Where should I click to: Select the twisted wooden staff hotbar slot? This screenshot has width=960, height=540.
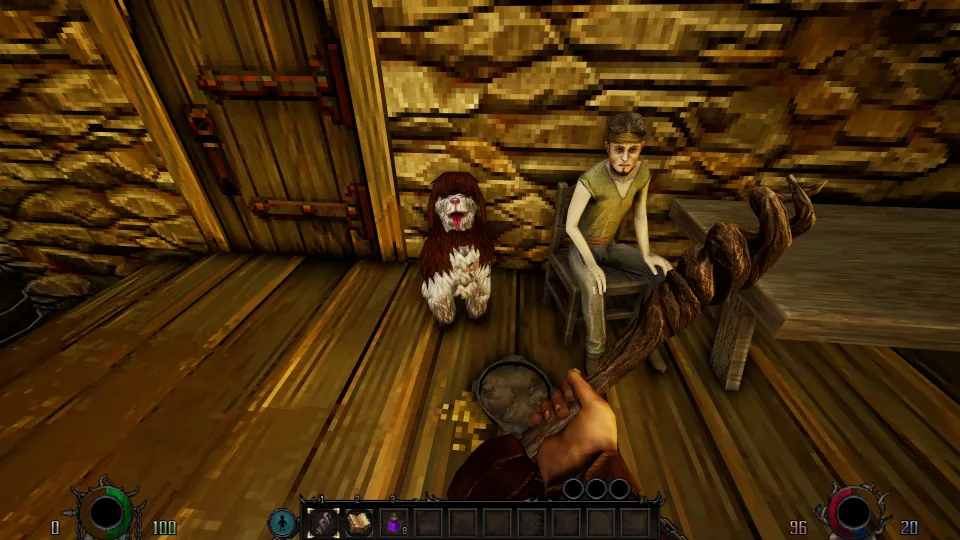(322, 521)
